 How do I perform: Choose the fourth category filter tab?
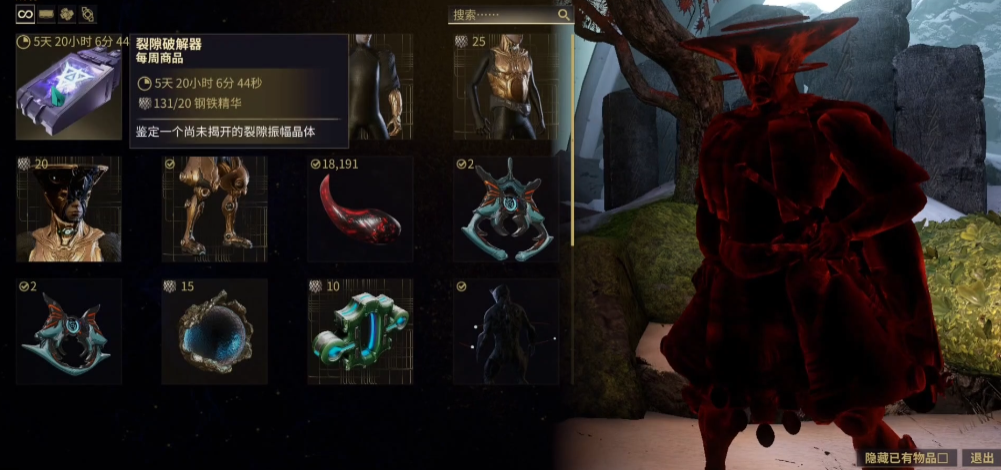(88, 14)
